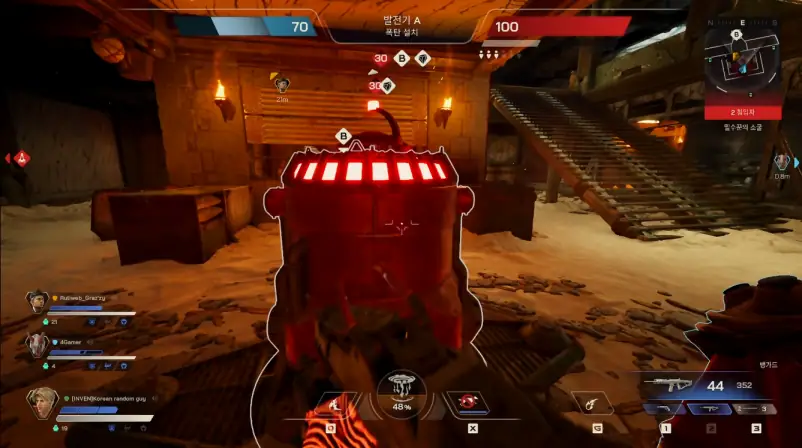Image resolution: width=802 pixels, height=448 pixels.
Task: Click the minimap in the corner
Action: point(743,57)
